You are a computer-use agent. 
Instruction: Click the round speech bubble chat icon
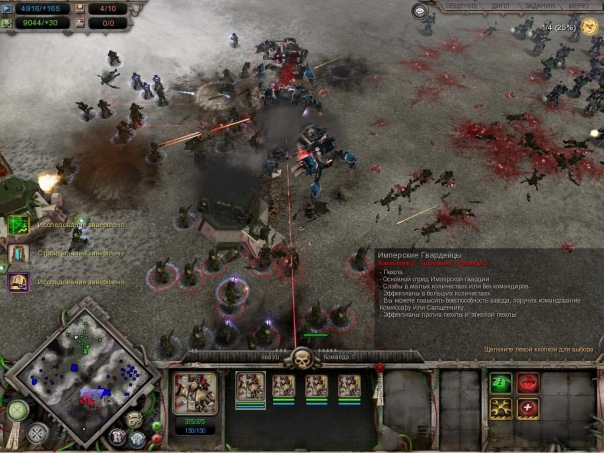click(421, 11)
